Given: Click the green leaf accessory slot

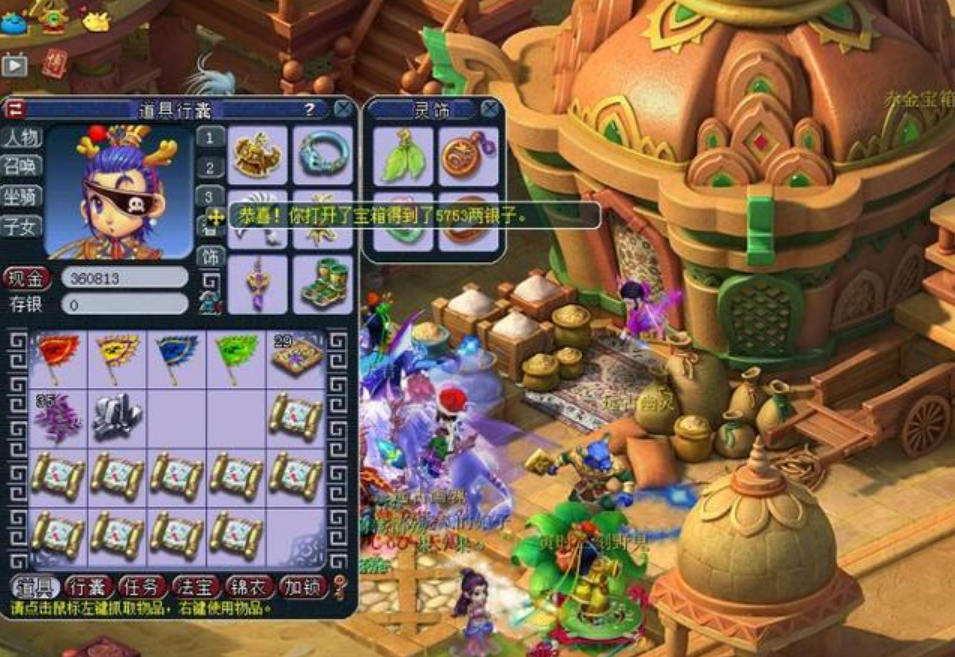Looking at the screenshot, I should pos(403,156).
